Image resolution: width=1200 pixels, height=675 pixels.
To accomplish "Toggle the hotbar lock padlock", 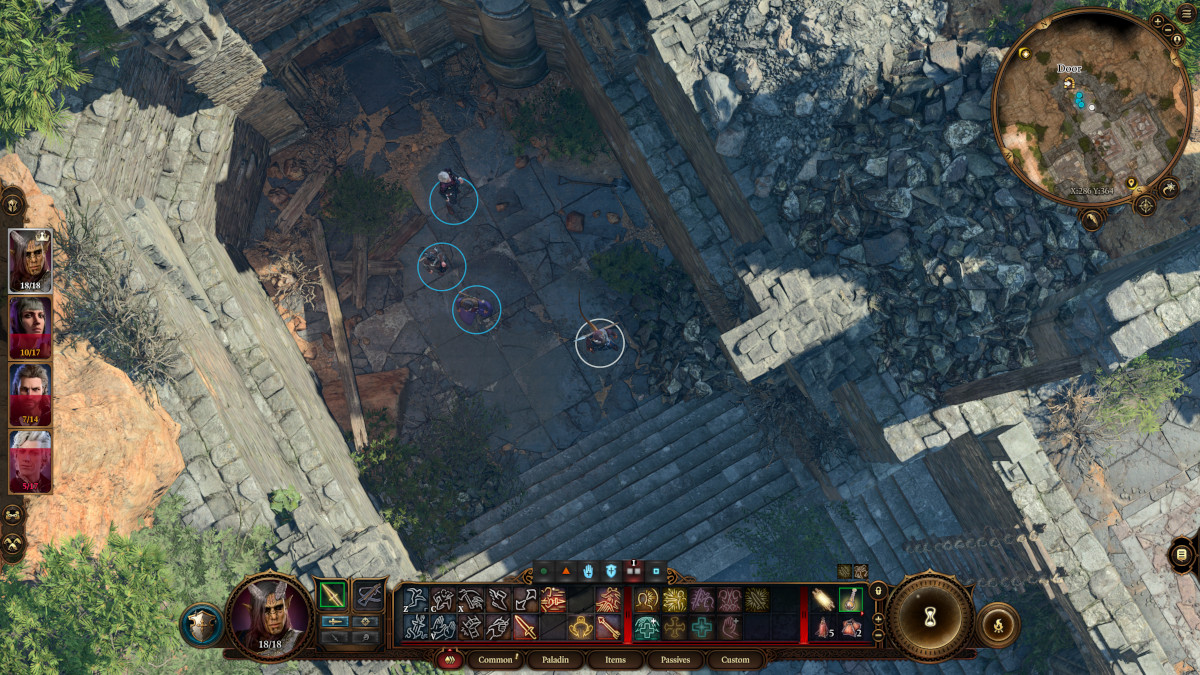I will click(x=878, y=591).
